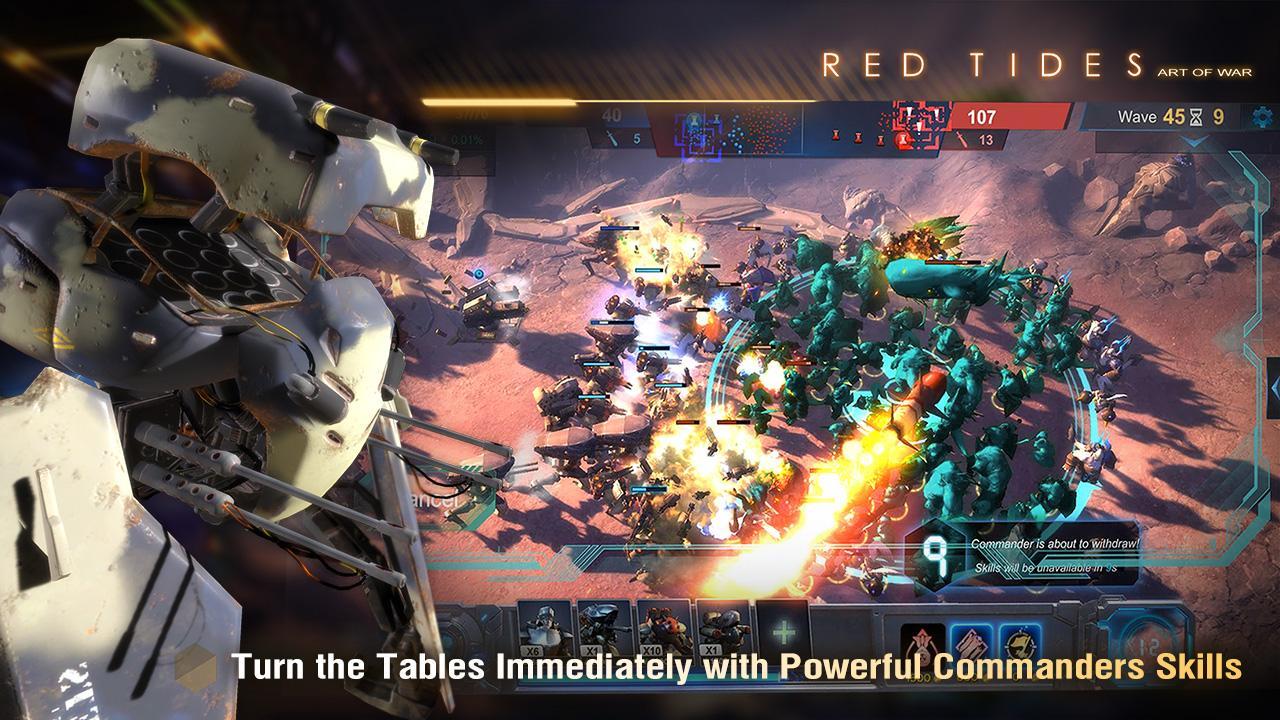Select the rightmost X1 tank unit card
The image size is (1280, 720).
[724, 625]
